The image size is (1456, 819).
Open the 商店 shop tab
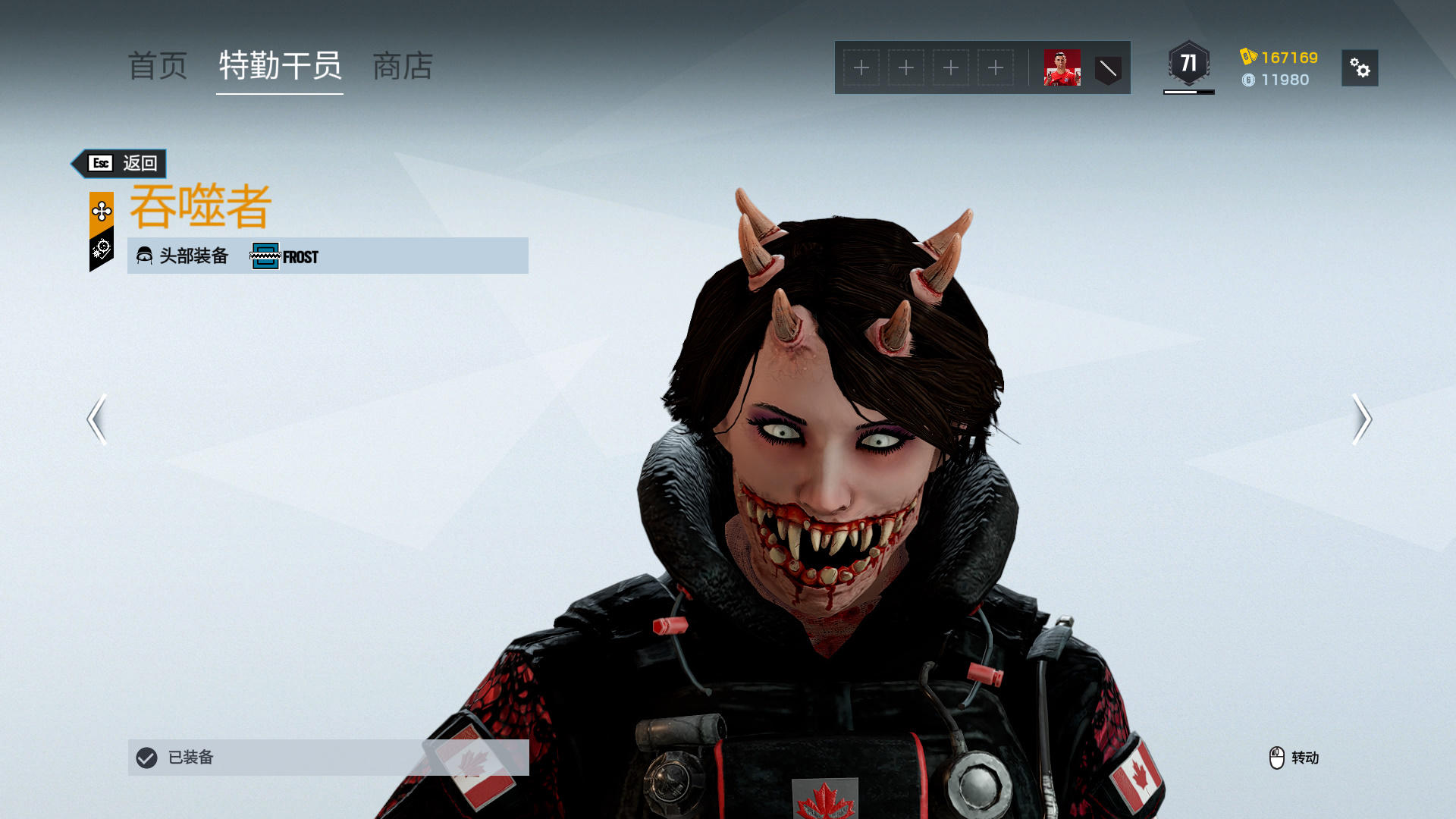click(403, 67)
